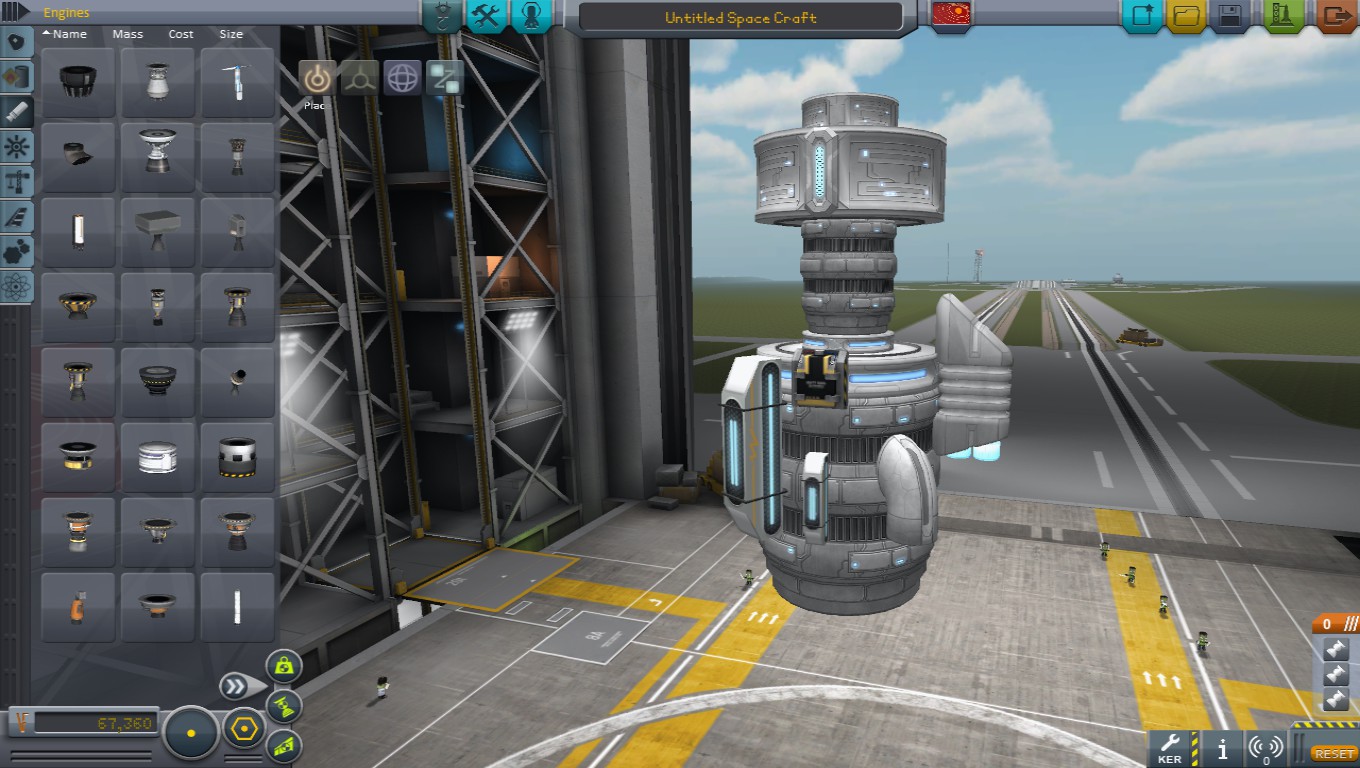The height and width of the screenshot is (768, 1360).
Task: Toggle the symmetry mode circle button
Action: pyautogui.click(x=190, y=733)
